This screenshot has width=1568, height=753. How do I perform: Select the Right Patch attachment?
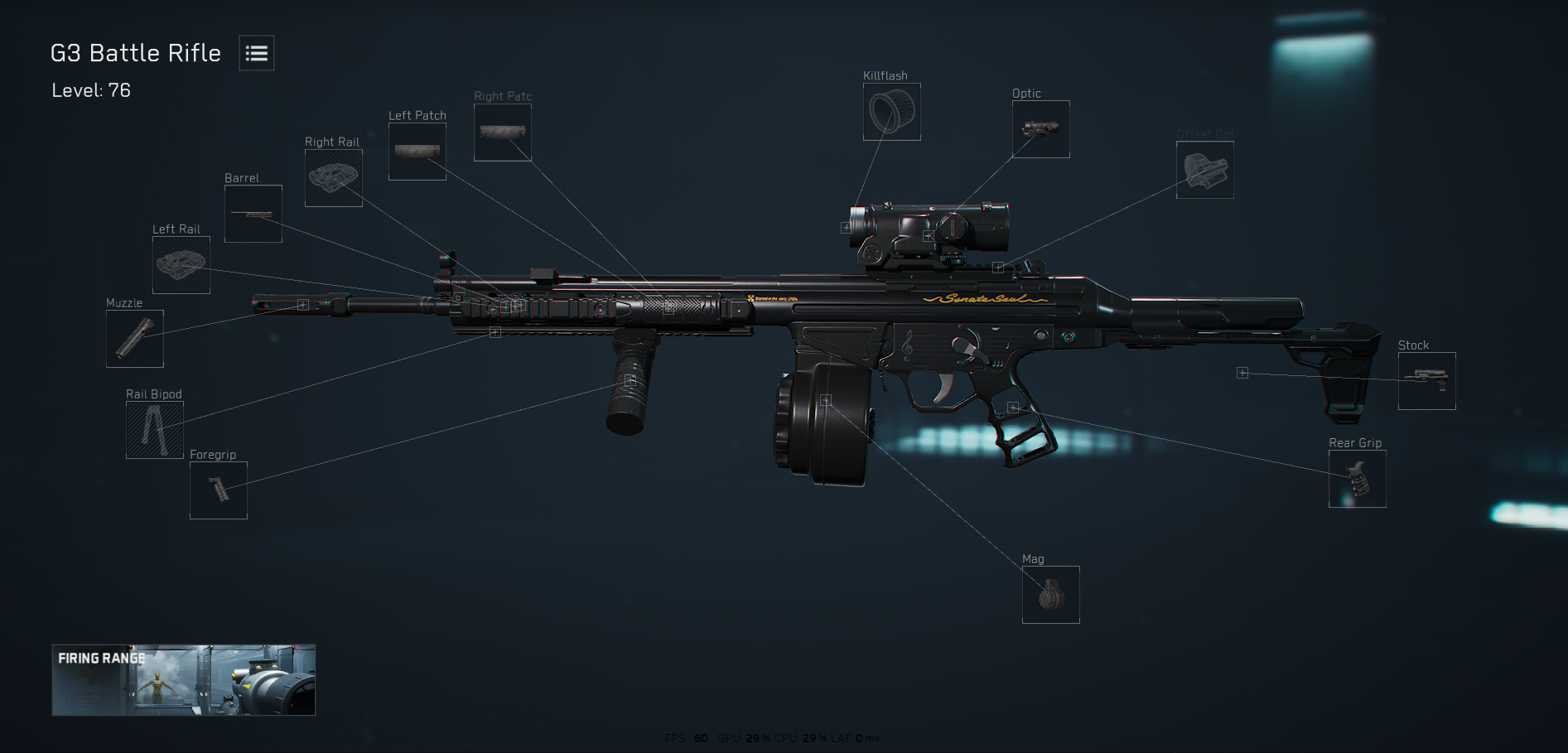(502, 131)
